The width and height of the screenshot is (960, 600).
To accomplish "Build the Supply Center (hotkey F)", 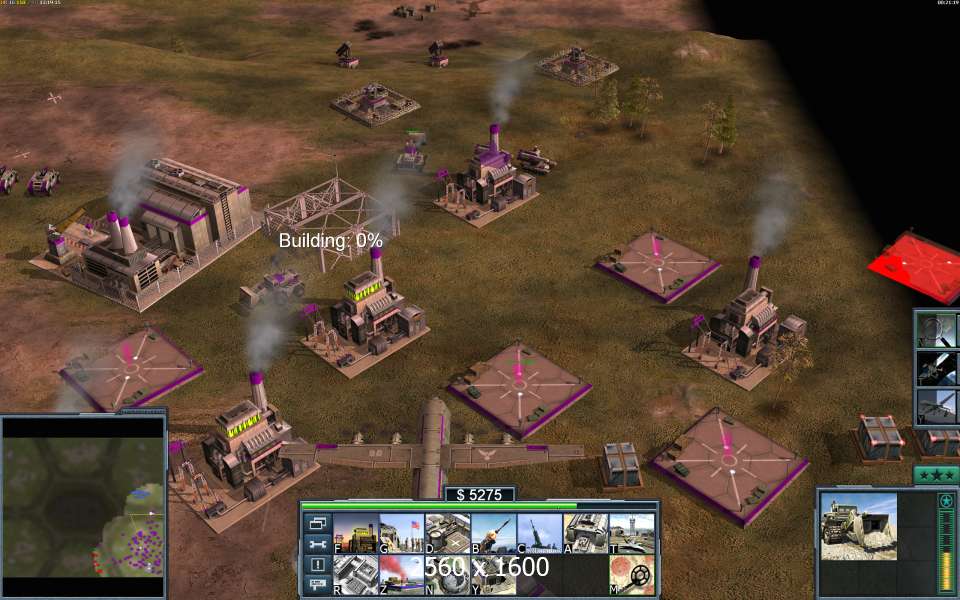I will coord(354,533).
